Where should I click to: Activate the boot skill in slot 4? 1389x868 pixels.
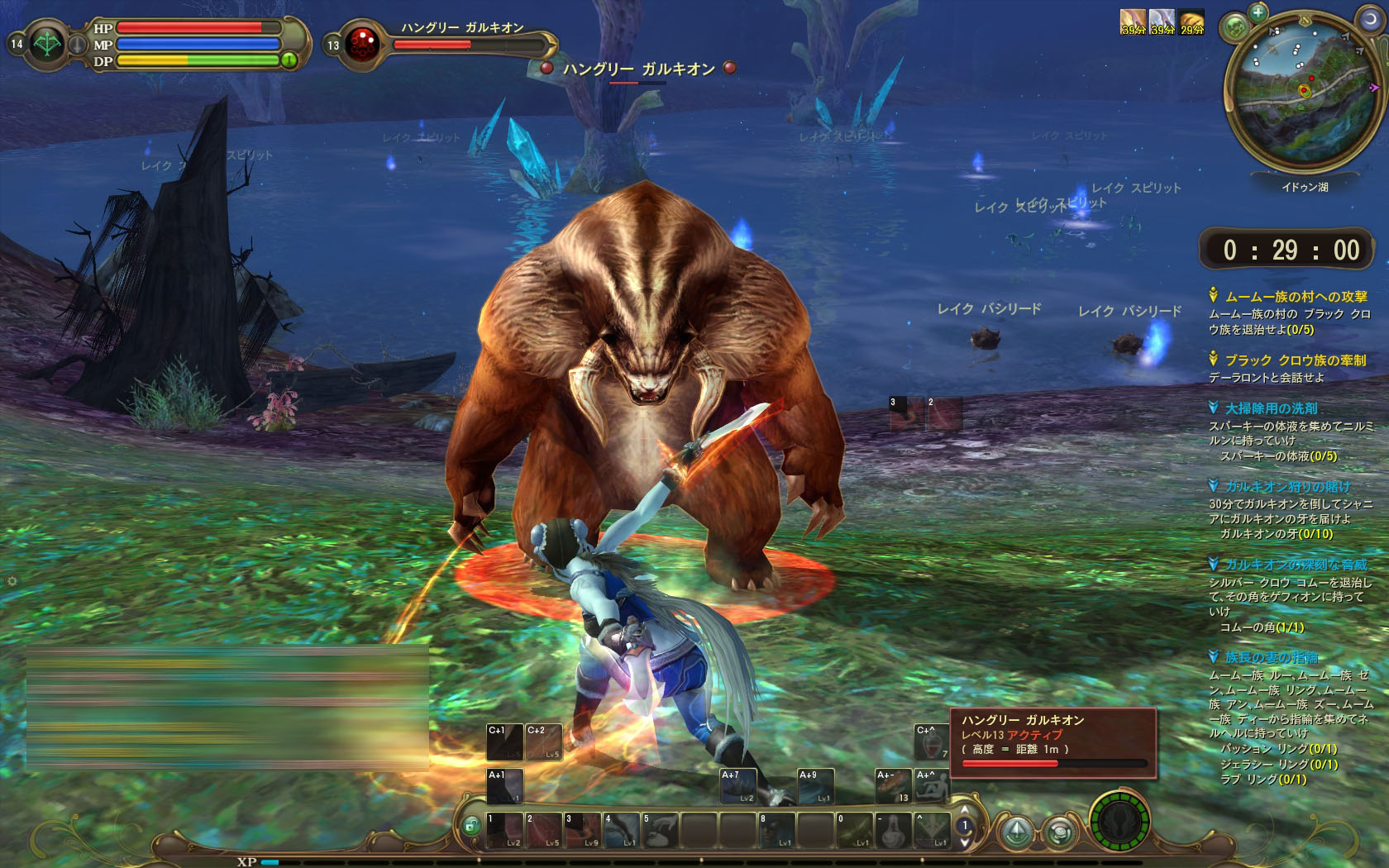(622, 830)
